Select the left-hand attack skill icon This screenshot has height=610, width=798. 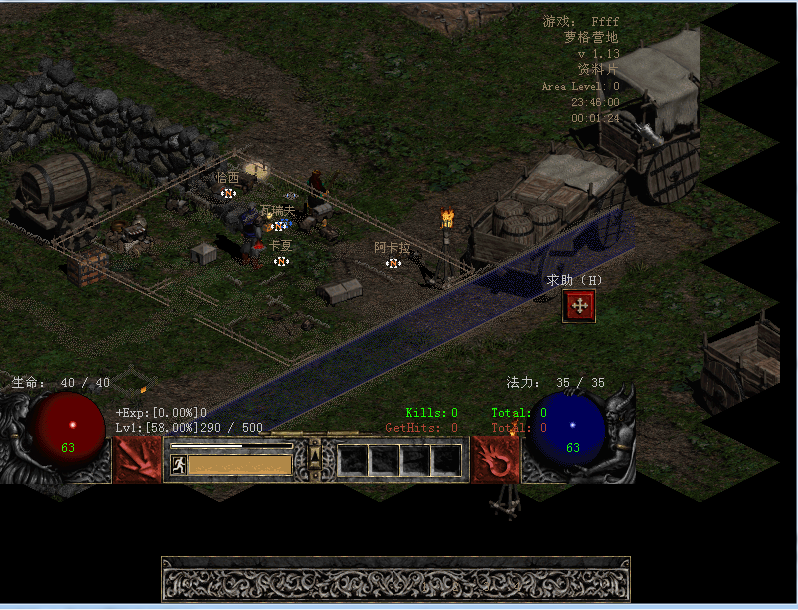coord(138,460)
